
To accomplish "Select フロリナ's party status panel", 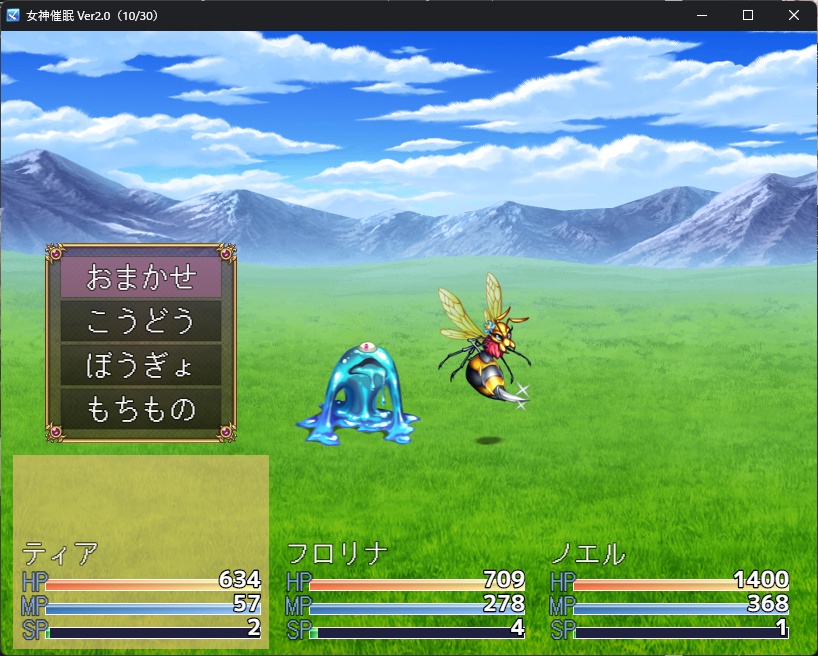I will pyautogui.click(x=406, y=592).
